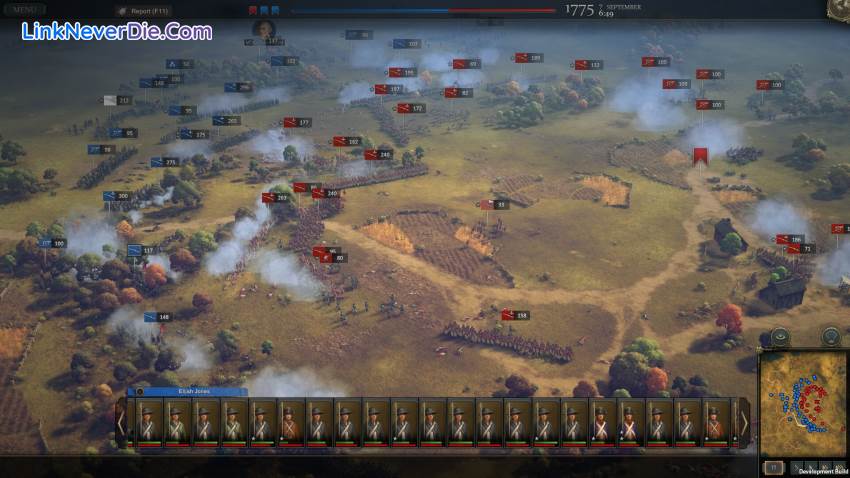The width and height of the screenshot is (850, 478).
Task: Click the pause button below the minimap
Action: tap(773, 467)
